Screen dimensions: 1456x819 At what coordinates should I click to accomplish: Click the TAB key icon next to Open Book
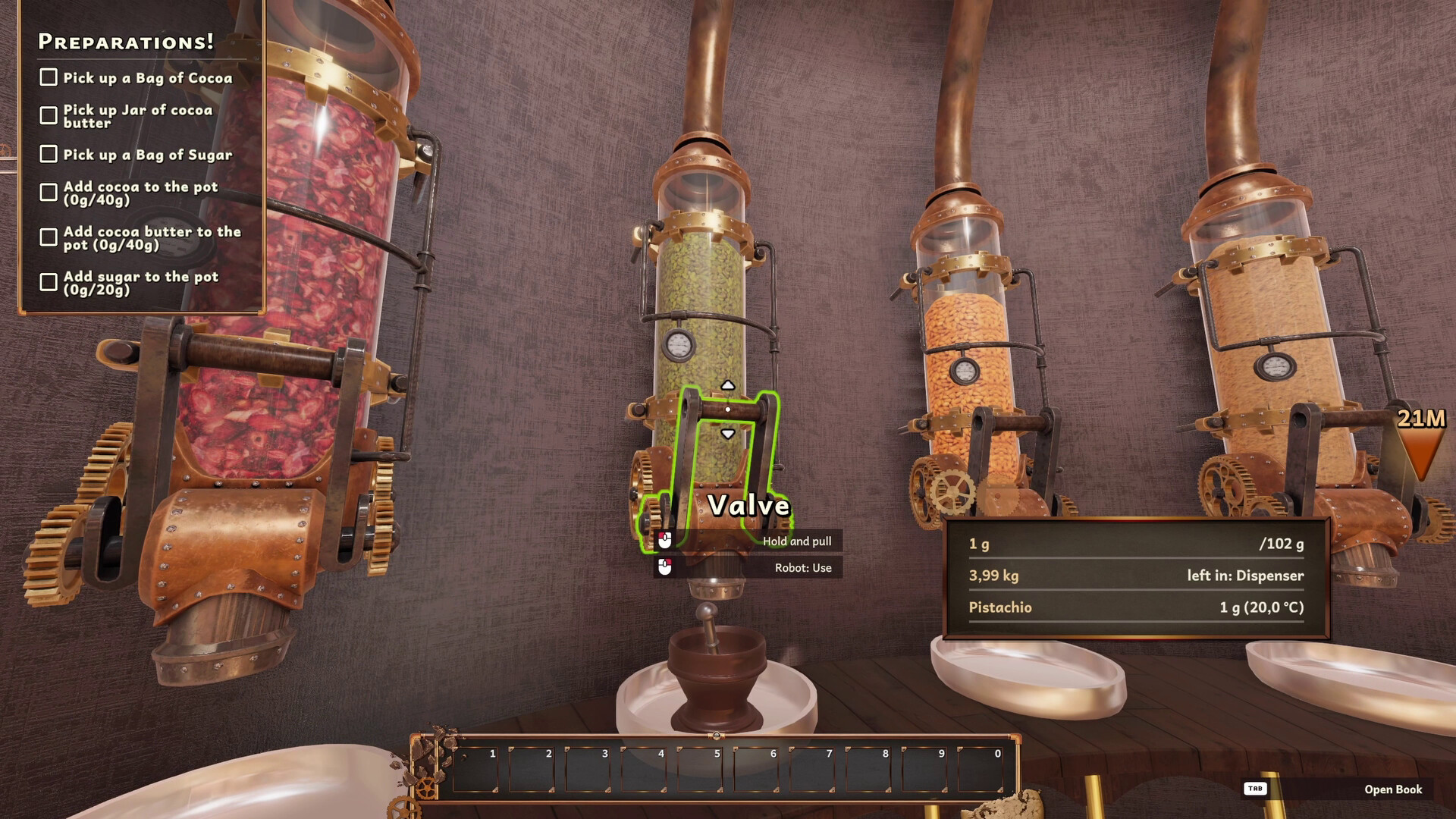click(1255, 789)
